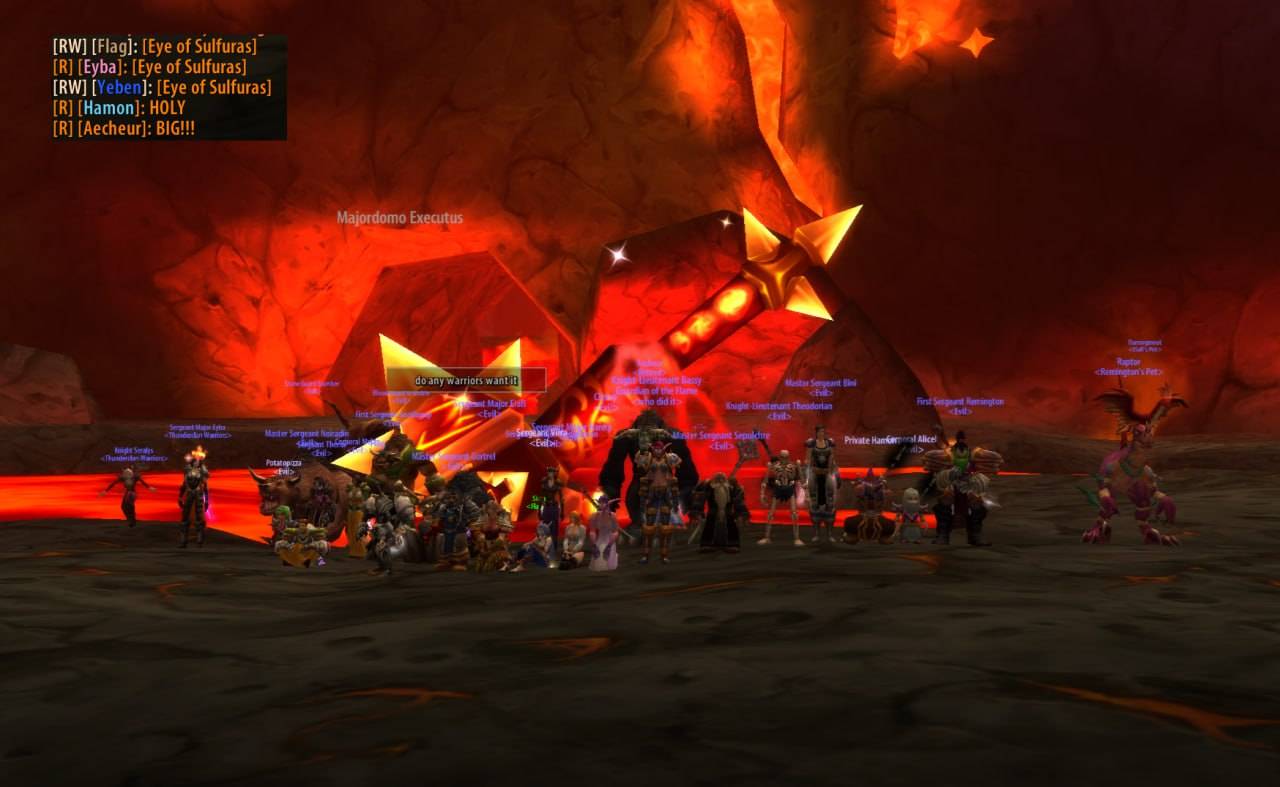
Task: Open the Eye of Sulfuras link from Flag
Action: tap(199, 46)
